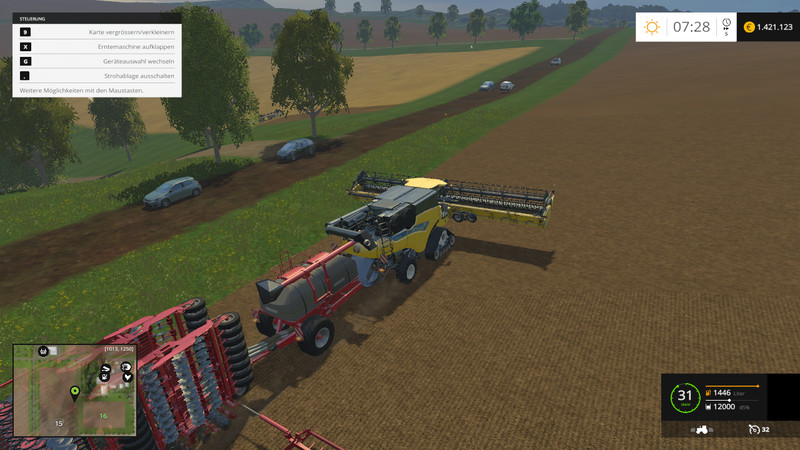Click the help line about Geräteauswahl wechseln
This screenshot has width=800, height=450.
click(97, 61)
